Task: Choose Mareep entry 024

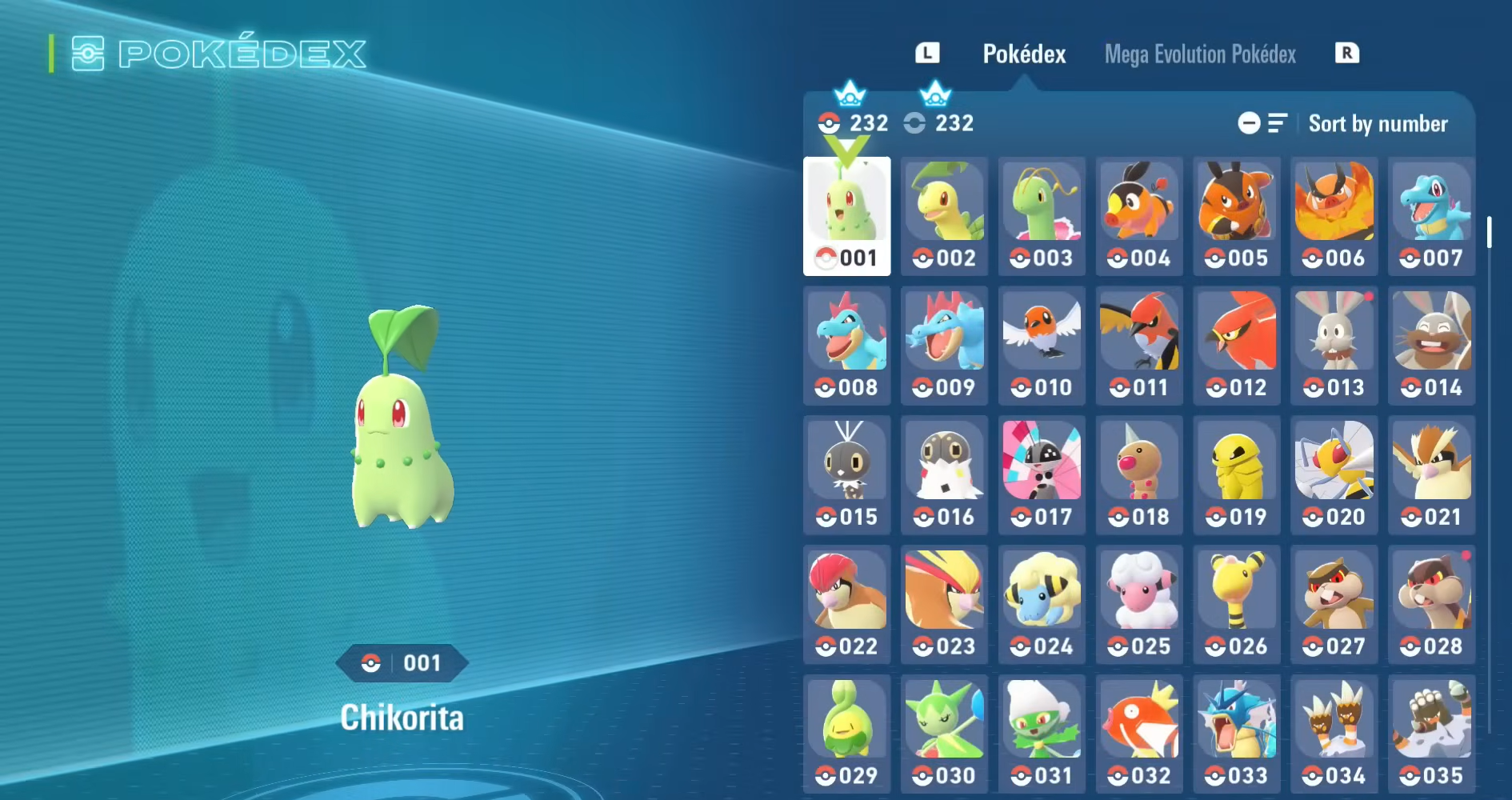Action: 1042,605
